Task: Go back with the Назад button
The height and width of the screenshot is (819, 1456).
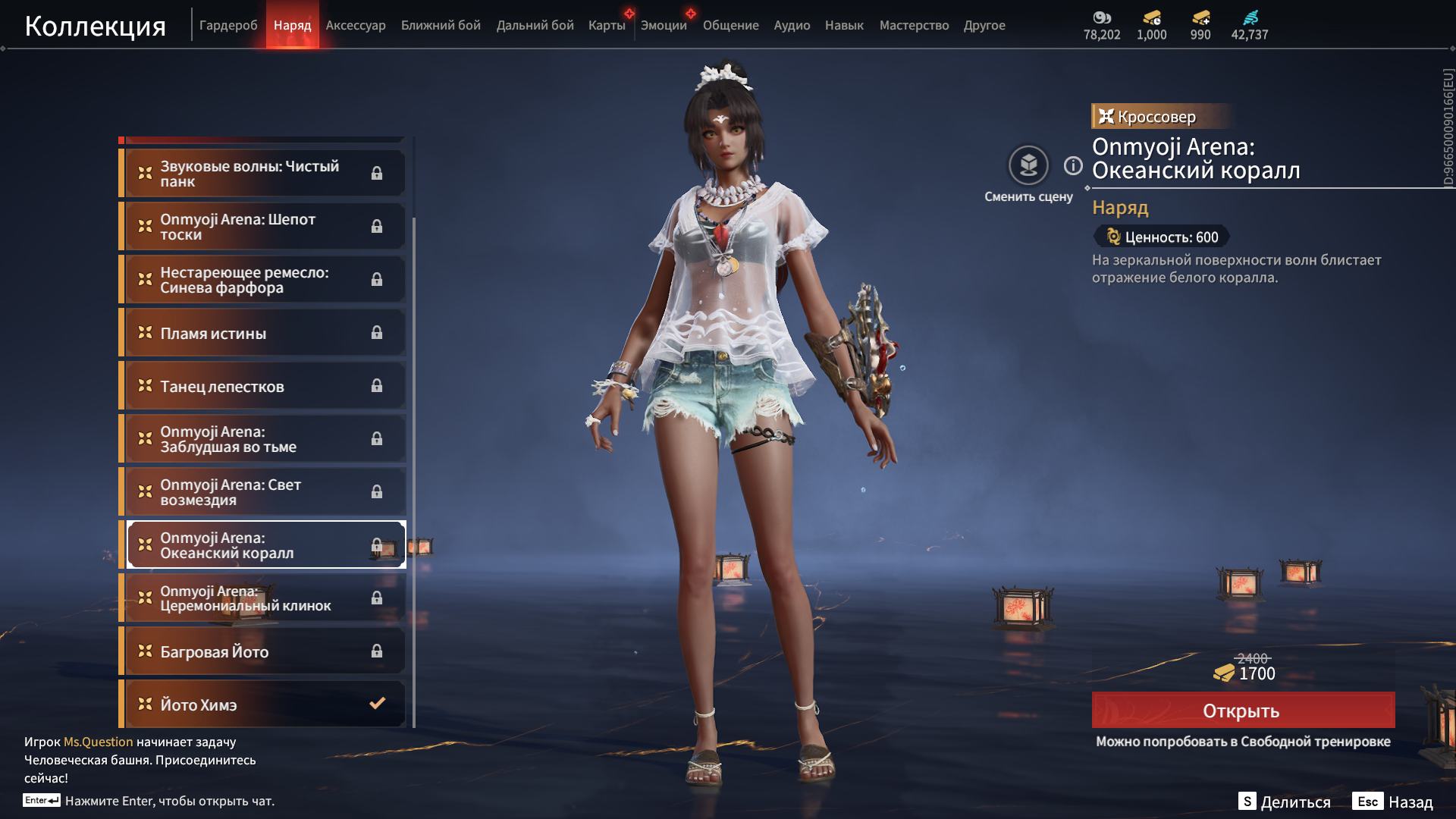Action: point(1393,802)
